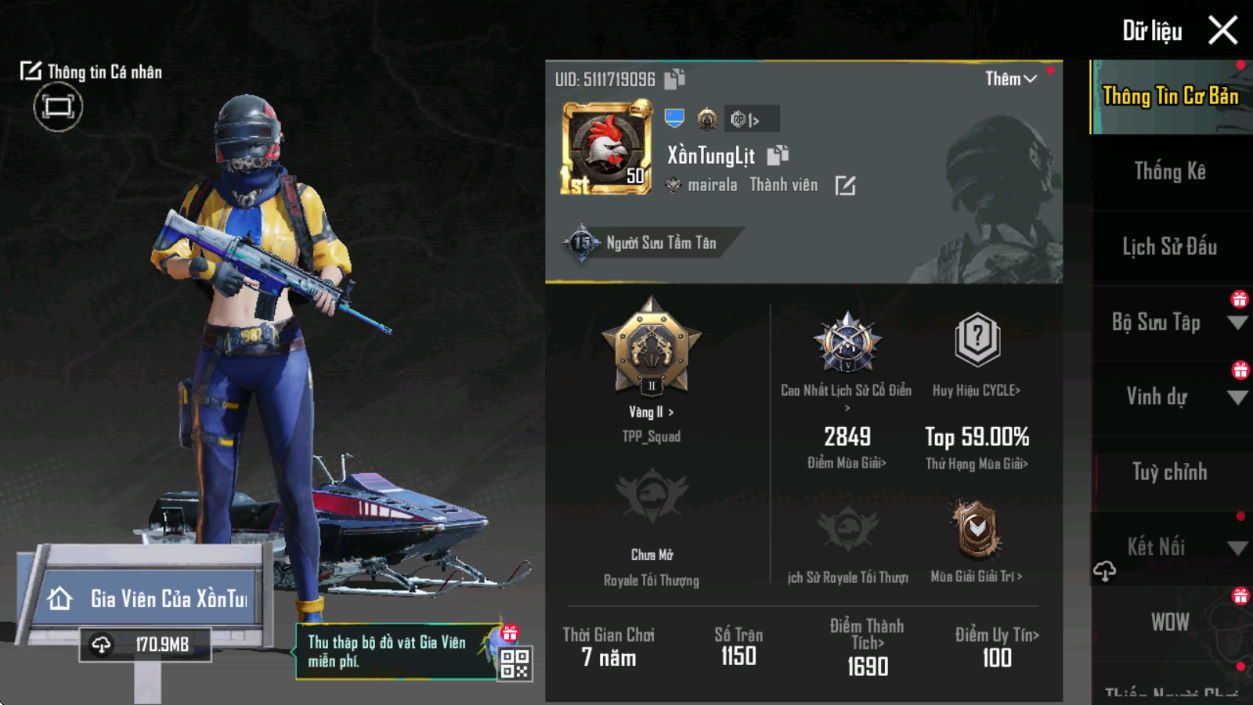Open Gia Viên Của XònTungLịt home
This screenshot has width=1253, height=705.
point(150,599)
